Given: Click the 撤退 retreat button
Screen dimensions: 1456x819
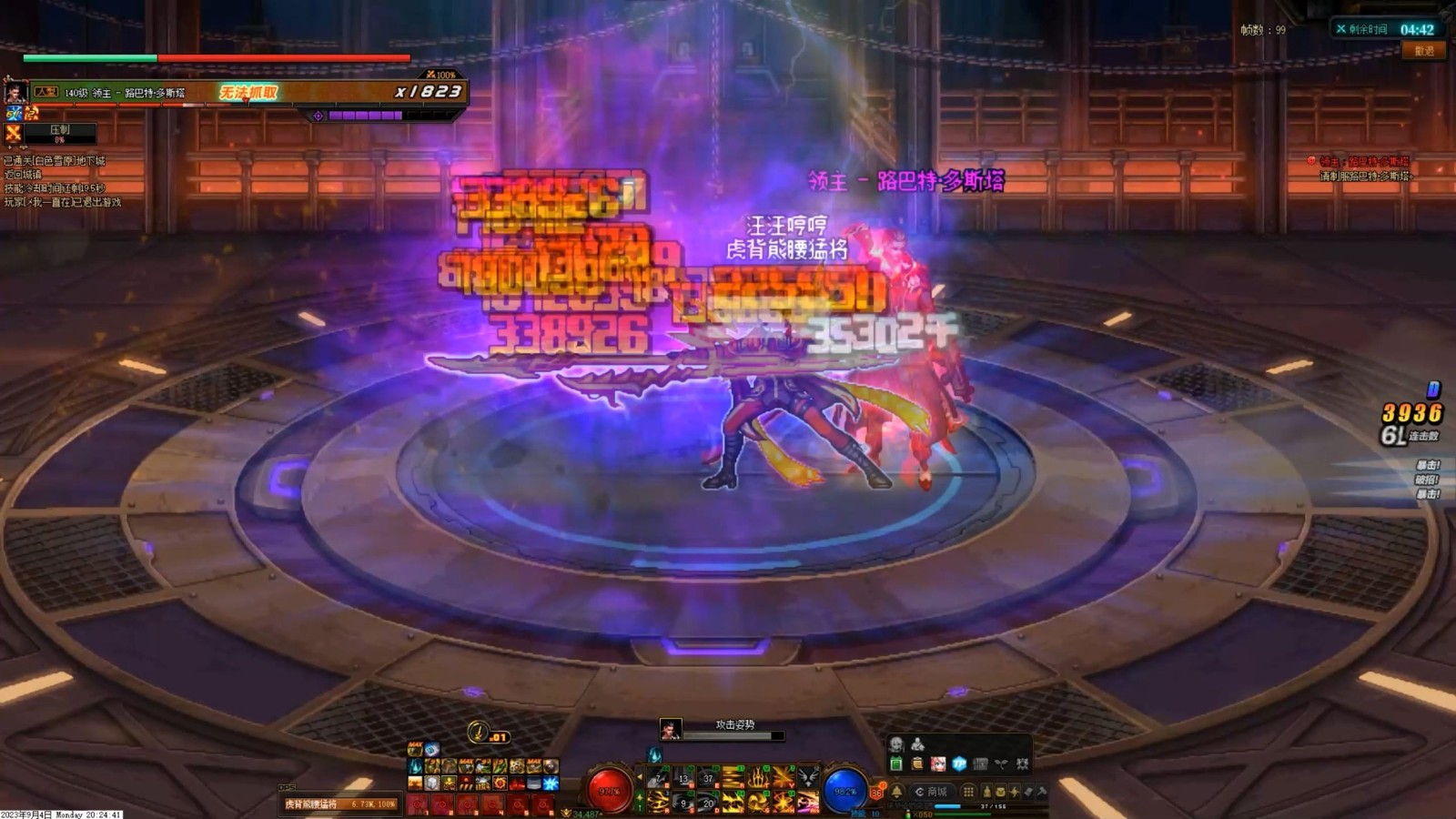Looking at the screenshot, I should (1424, 51).
